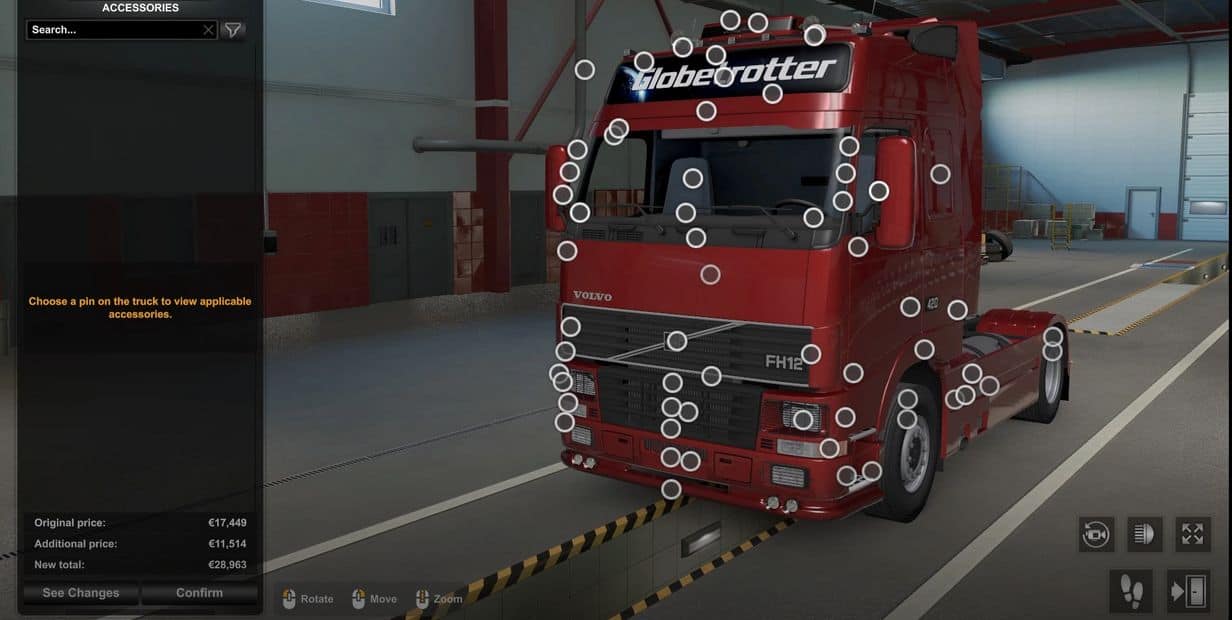
Task: Reset the camera view
Action: pyautogui.click(x=1096, y=534)
